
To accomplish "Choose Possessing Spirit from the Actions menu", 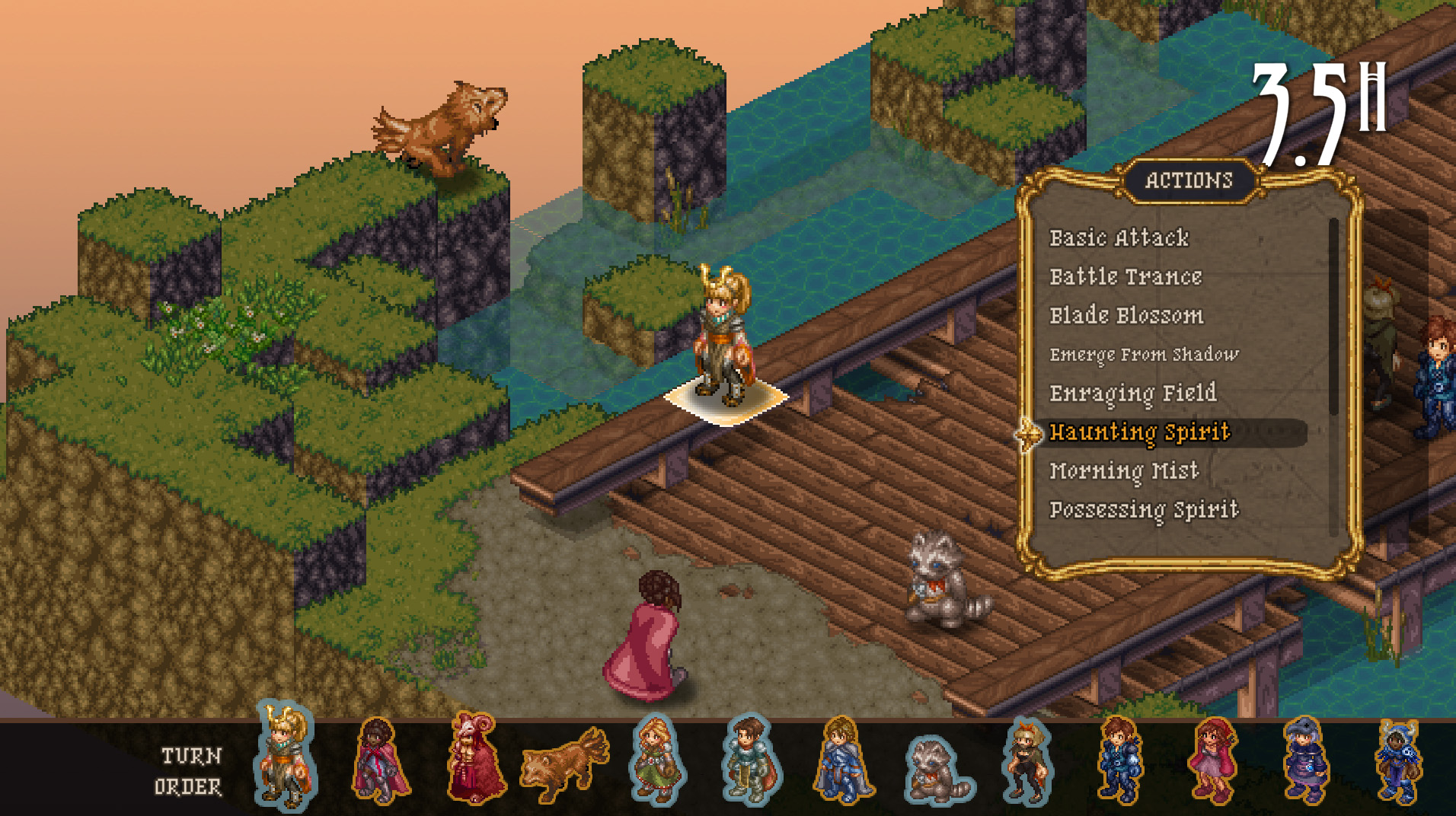I will point(1144,510).
